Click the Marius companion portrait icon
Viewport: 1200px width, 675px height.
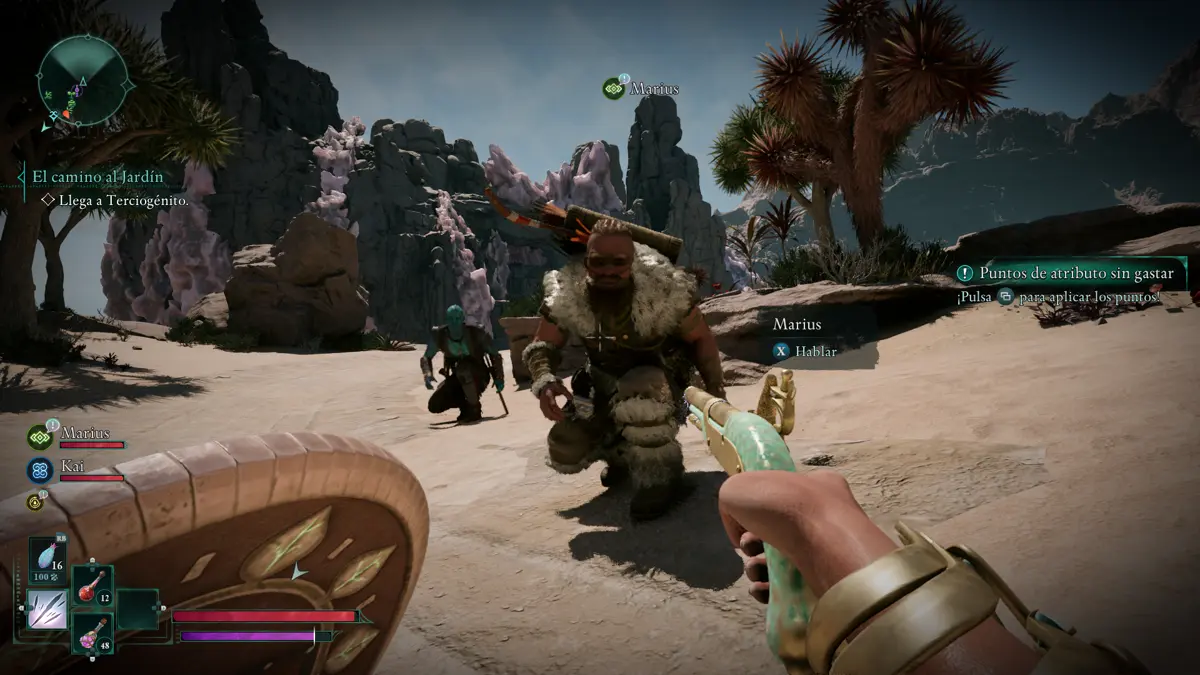pos(40,436)
